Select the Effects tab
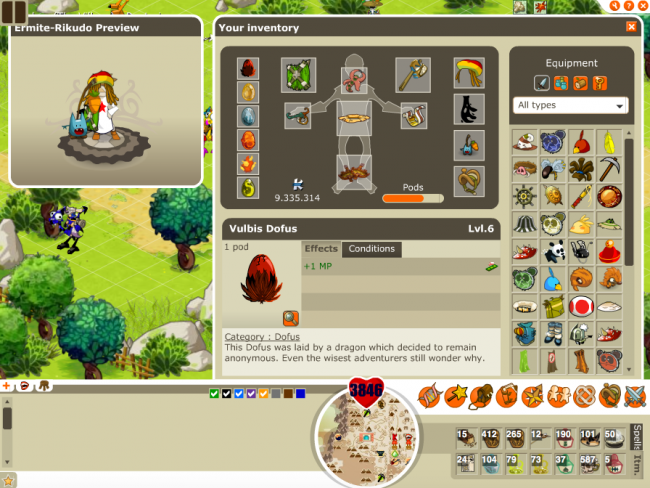 (321, 249)
